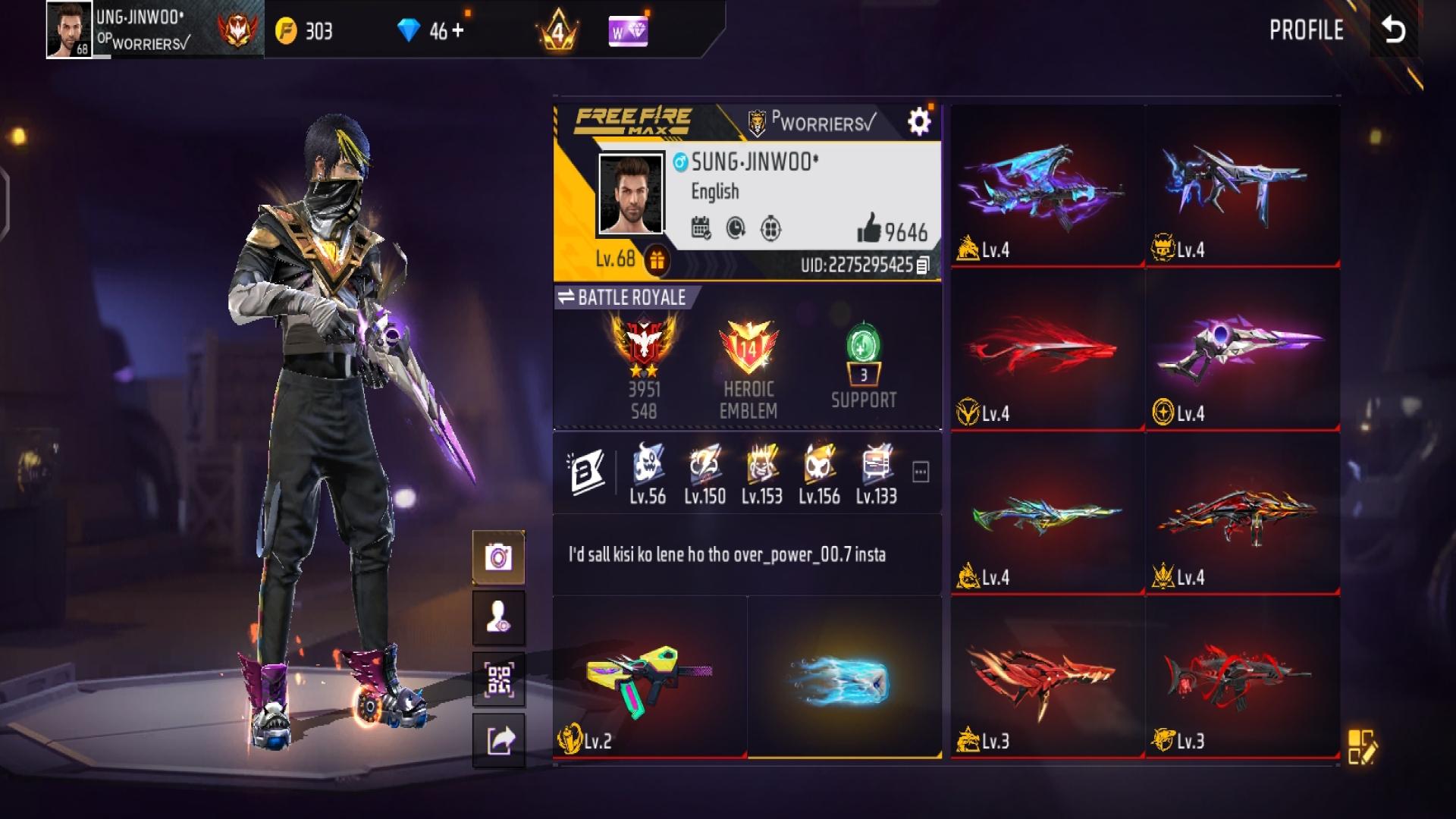Open the gold crown level 4 icon
Viewport: 1456px width, 819px height.
pyautogui.click(x=557, y=31)
